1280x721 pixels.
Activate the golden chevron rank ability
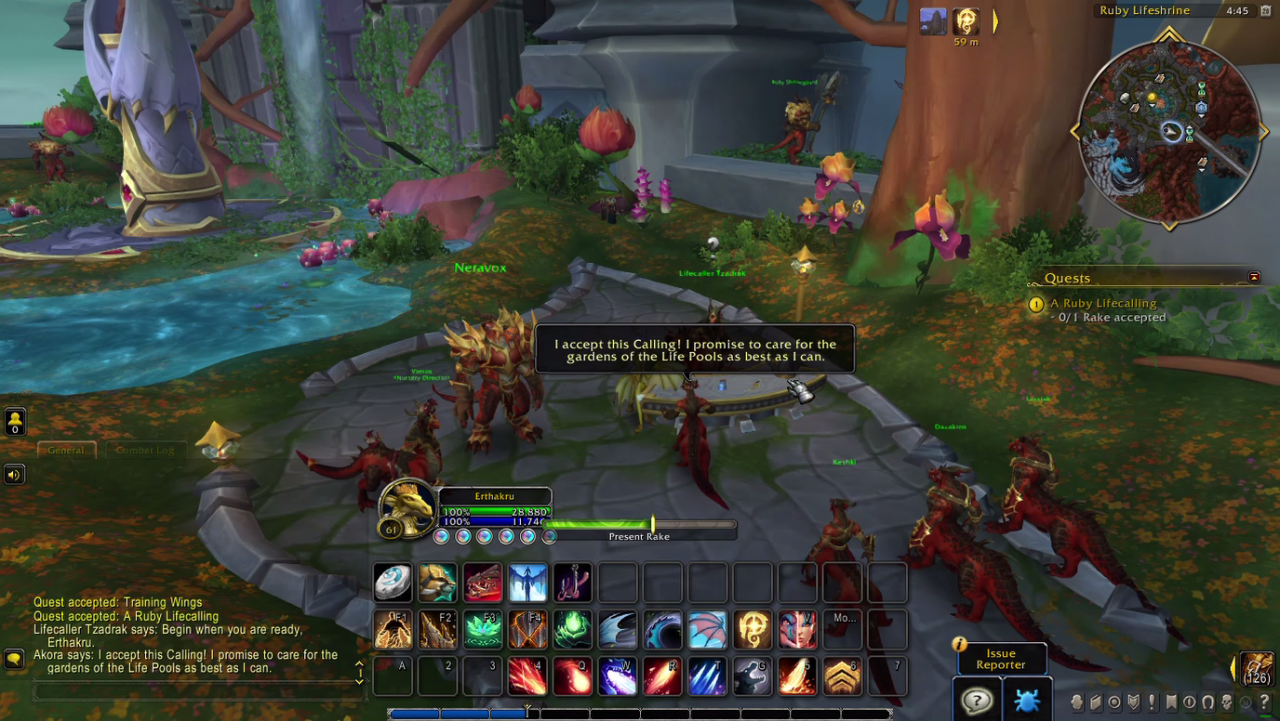(842, 677)
